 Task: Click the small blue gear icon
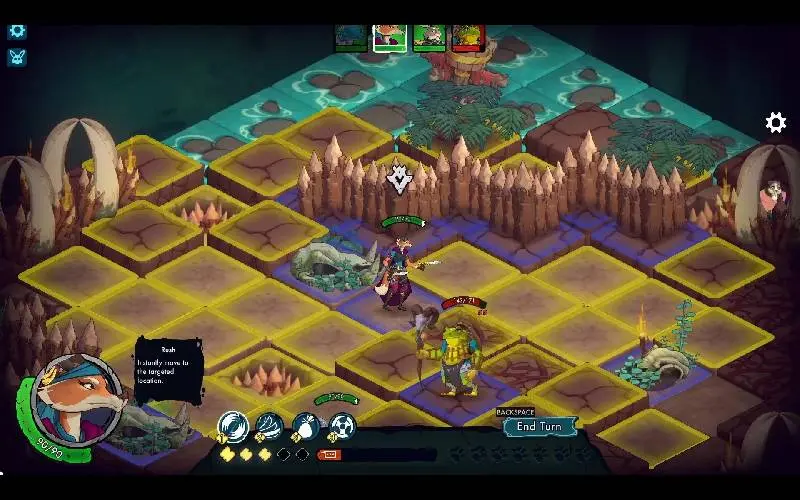[17, 30]
